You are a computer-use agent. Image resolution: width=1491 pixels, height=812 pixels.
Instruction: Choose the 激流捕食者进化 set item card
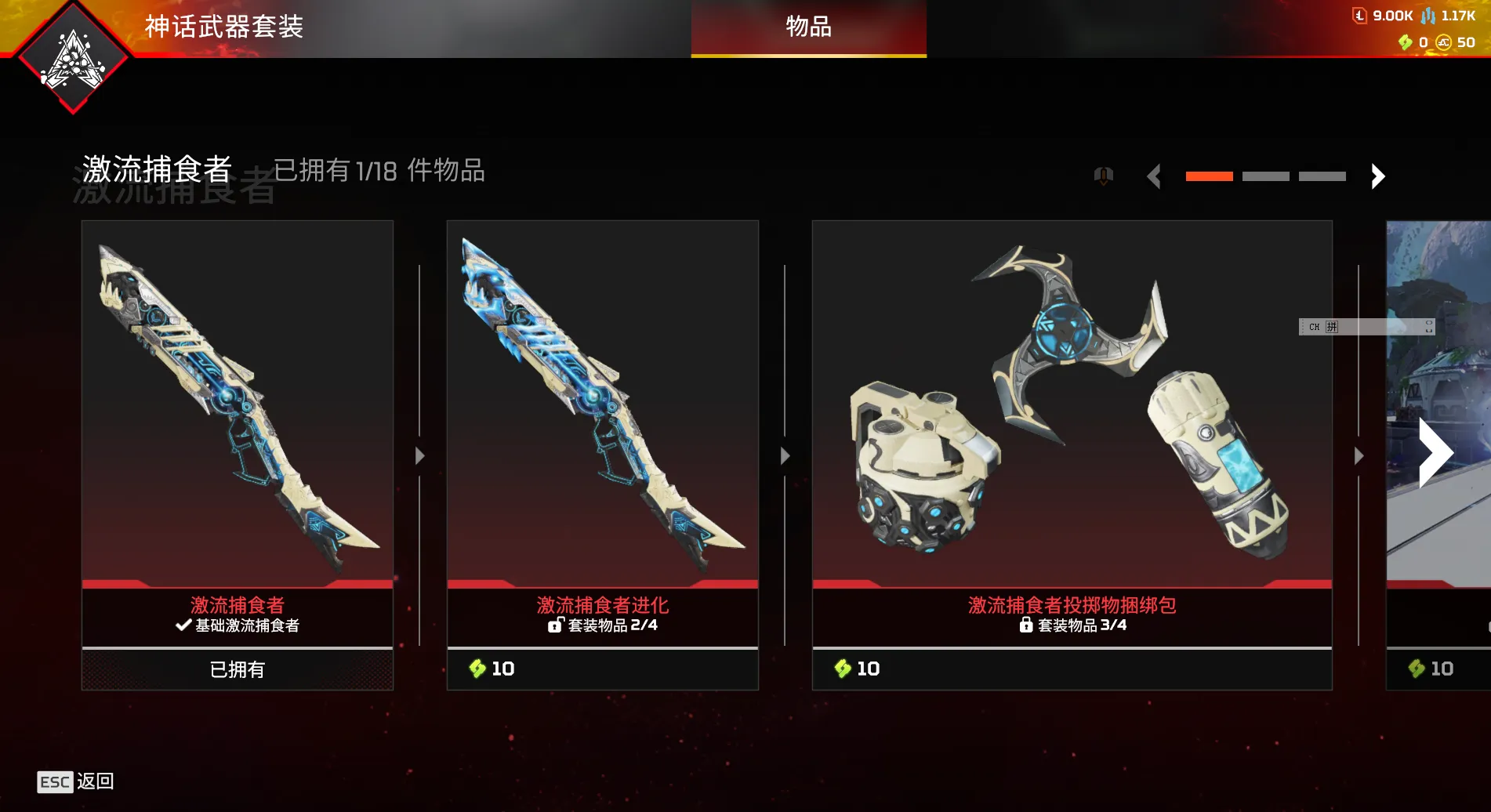[x=602, y=404]
